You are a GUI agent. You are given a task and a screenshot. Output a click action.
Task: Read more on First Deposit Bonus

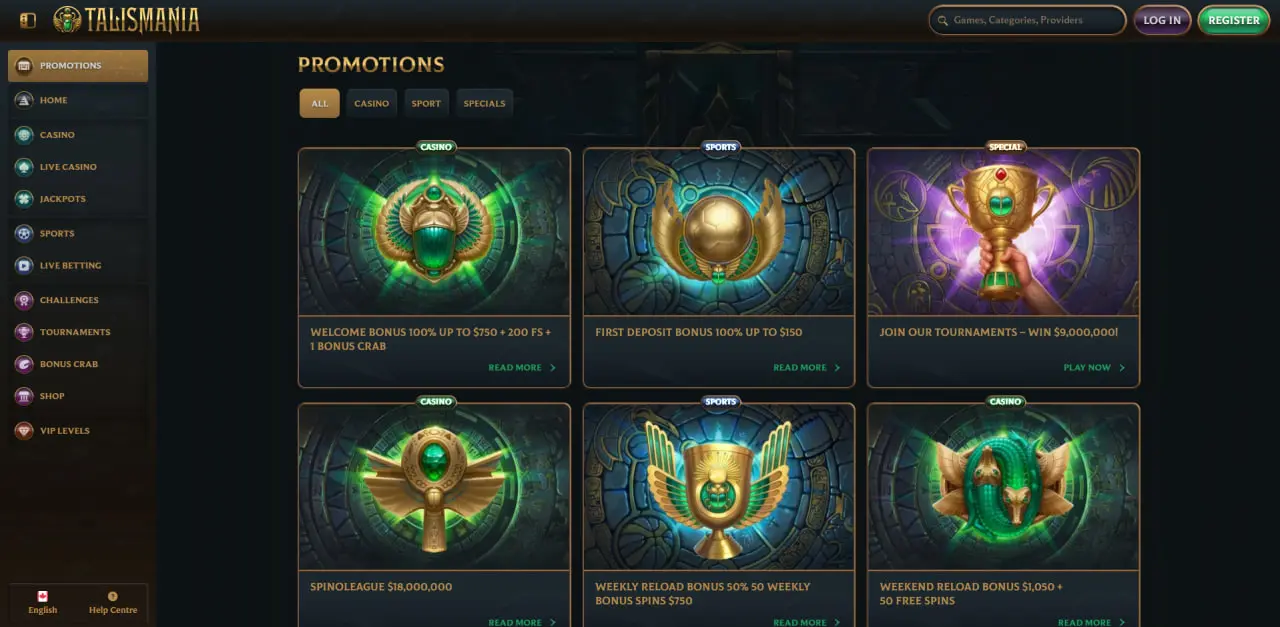806,368
